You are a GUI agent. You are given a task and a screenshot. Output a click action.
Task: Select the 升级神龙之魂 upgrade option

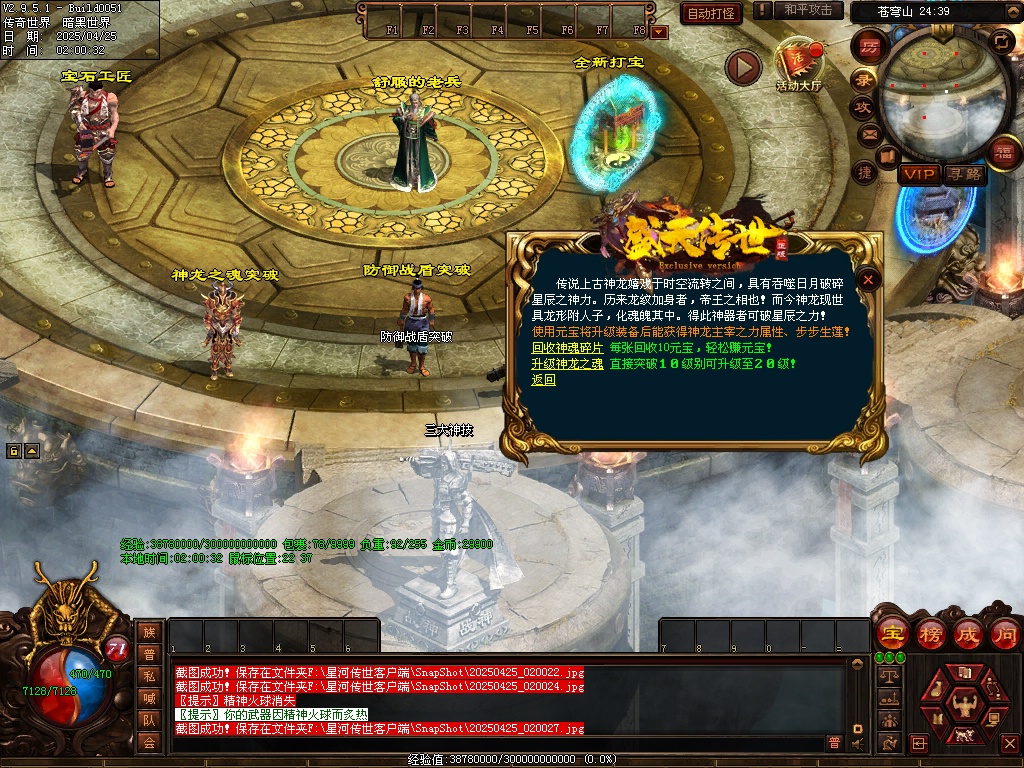(567, 364)
